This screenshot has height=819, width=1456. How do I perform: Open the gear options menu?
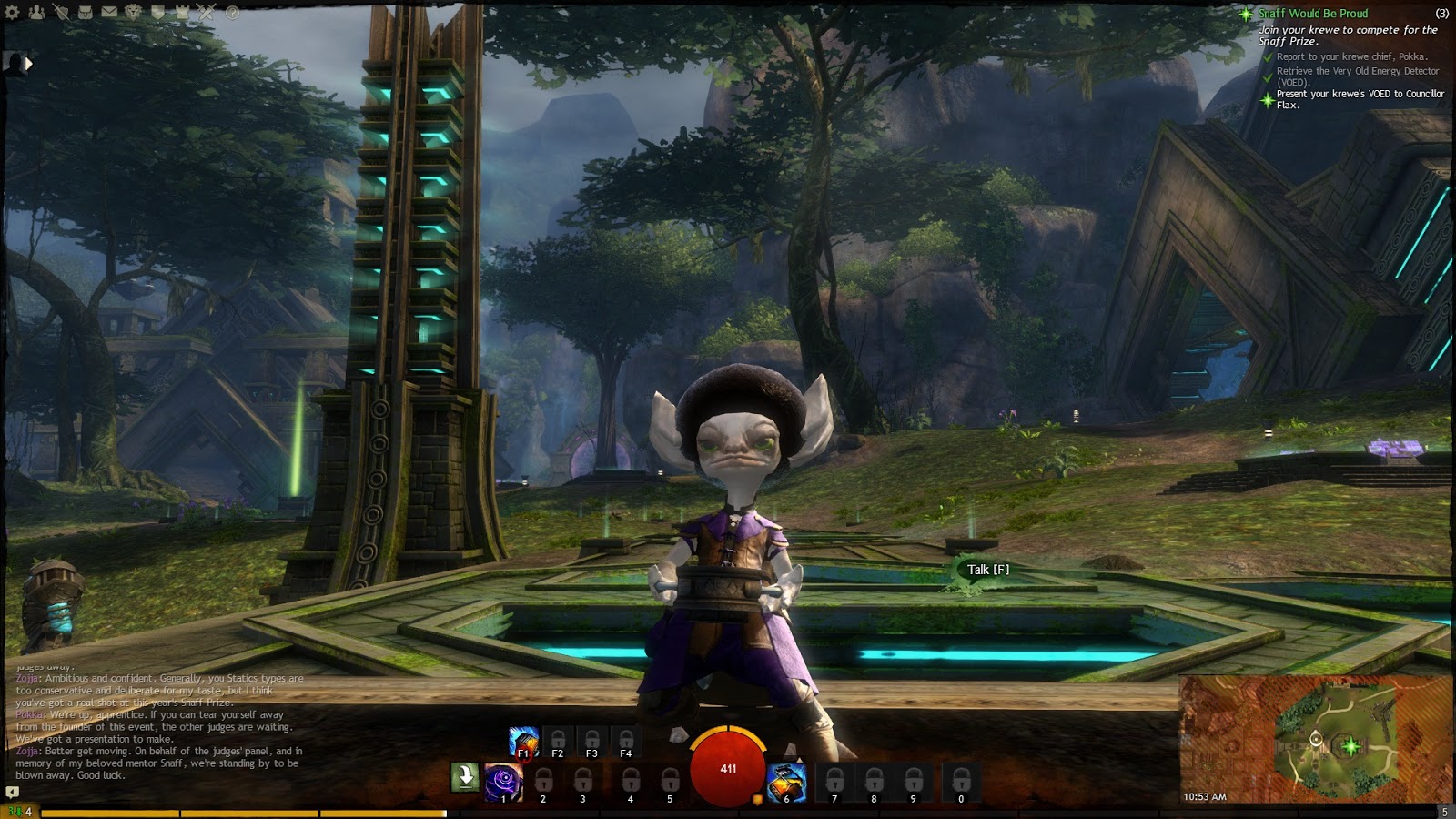(x=13, y=13)
